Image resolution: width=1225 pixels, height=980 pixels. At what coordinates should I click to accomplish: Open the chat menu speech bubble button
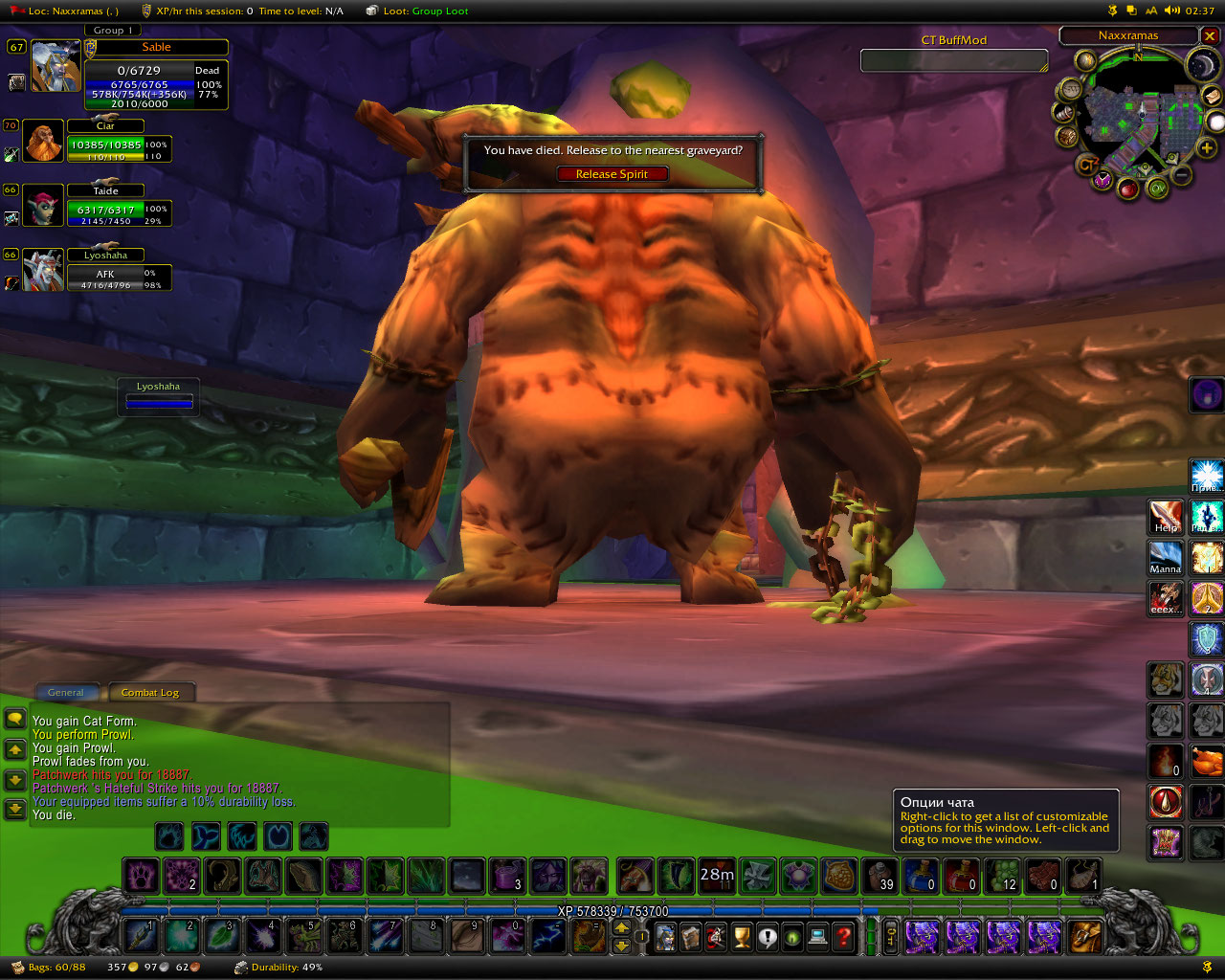pos(15,718)
